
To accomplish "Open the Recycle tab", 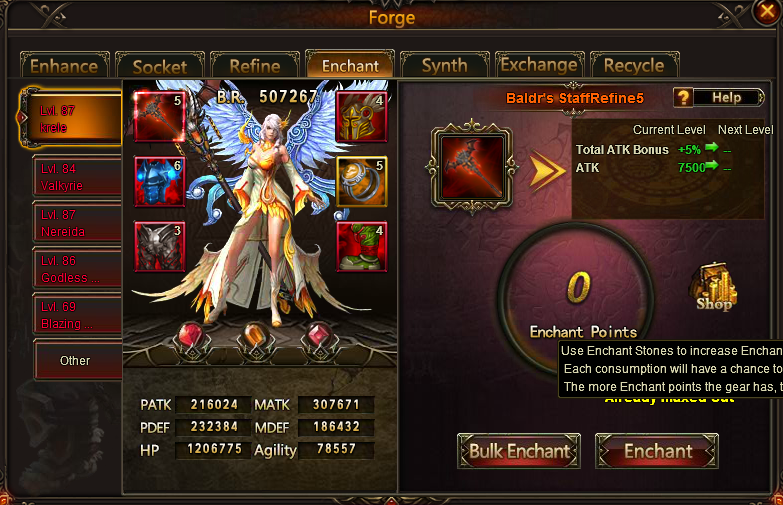I will pyautogui.click(x=634, y=66).
